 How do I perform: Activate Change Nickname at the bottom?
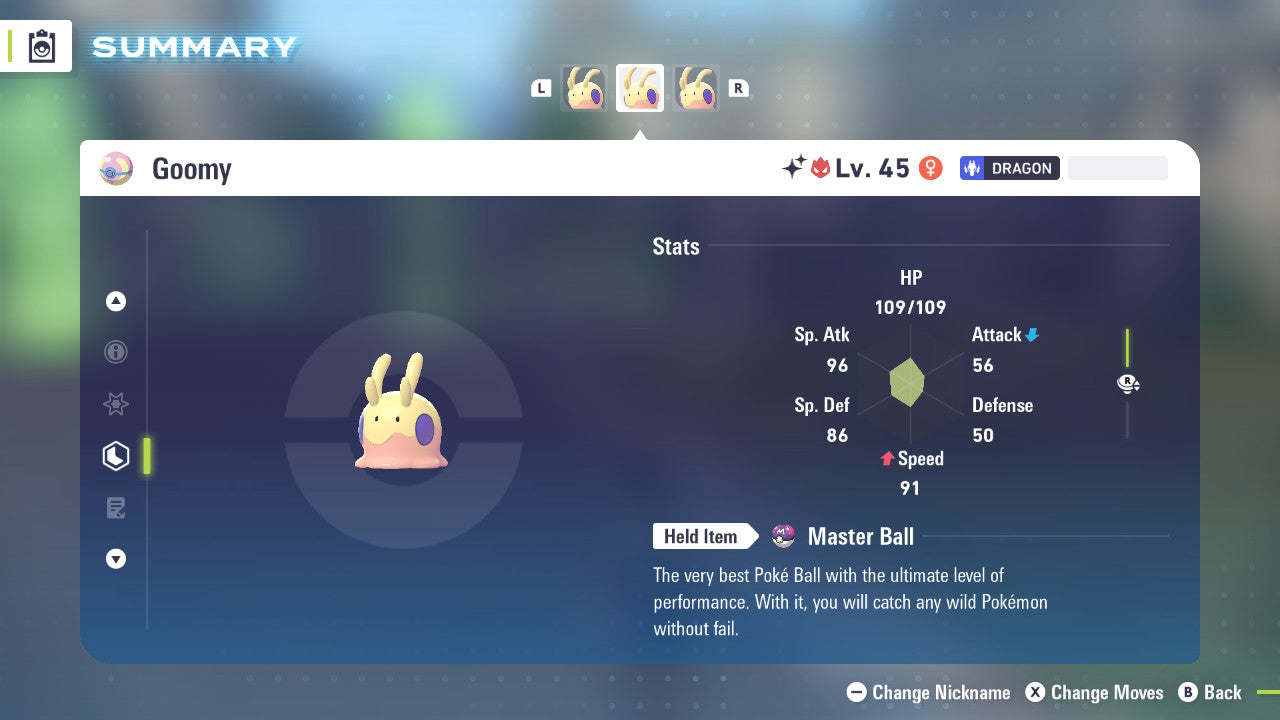pos(928,692)
